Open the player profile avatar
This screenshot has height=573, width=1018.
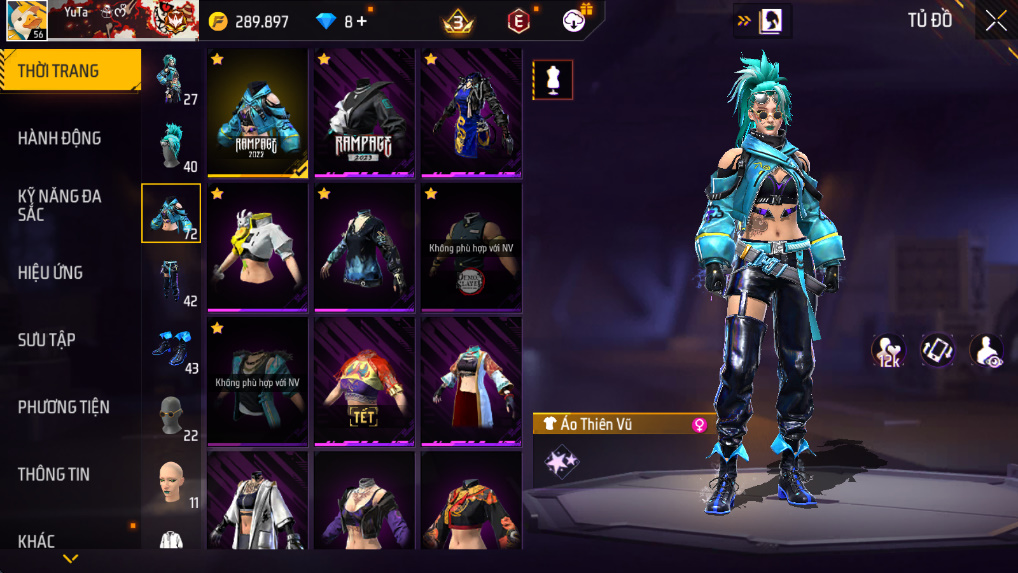pyautogui.click(x=26, y=20)
